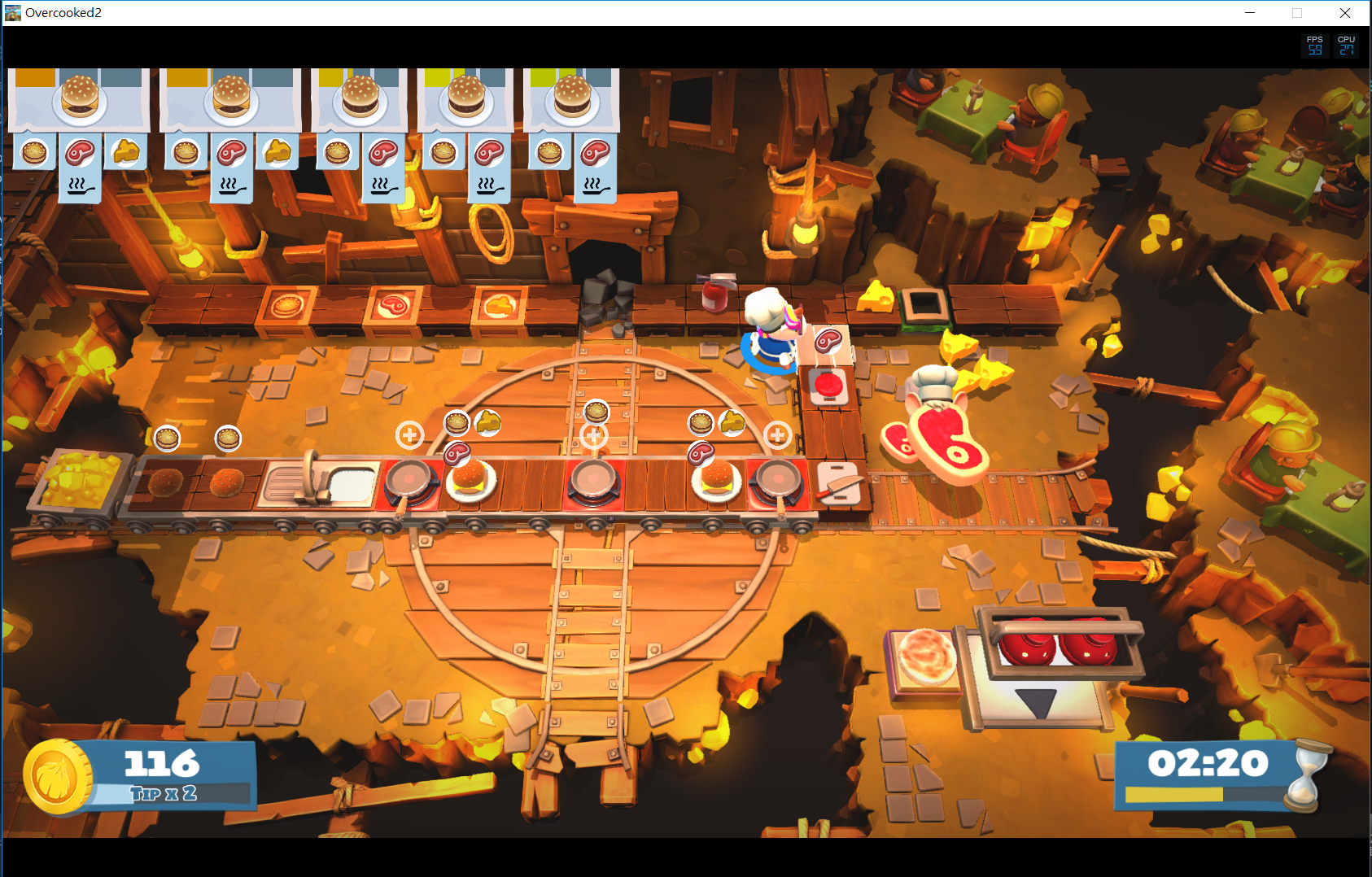Image resolution: width=1372 pixels, height=877 pixels.
Task: Click the burger status bubble above the left conveyor
Action: [x=168, y=439]
